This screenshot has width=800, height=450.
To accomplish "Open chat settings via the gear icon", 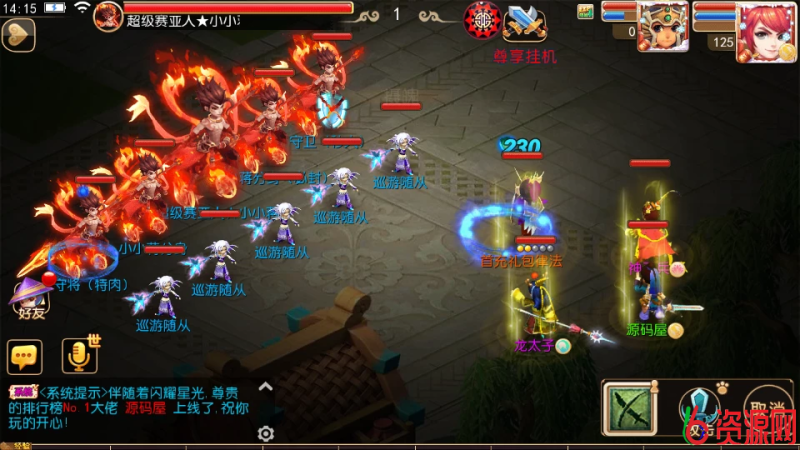I will point(265,433).
